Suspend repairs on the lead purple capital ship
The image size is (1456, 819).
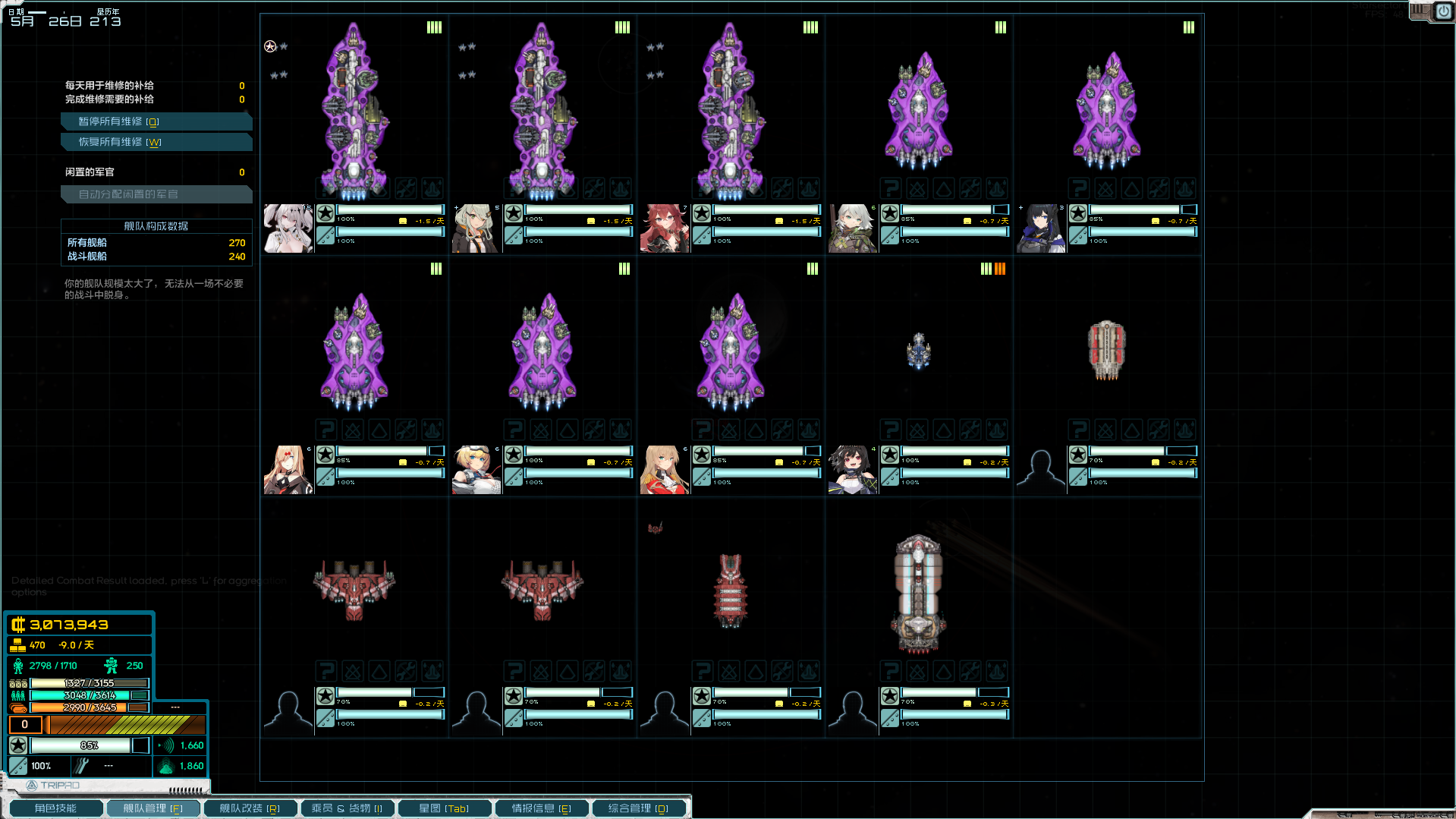click(x=405, y=188)
